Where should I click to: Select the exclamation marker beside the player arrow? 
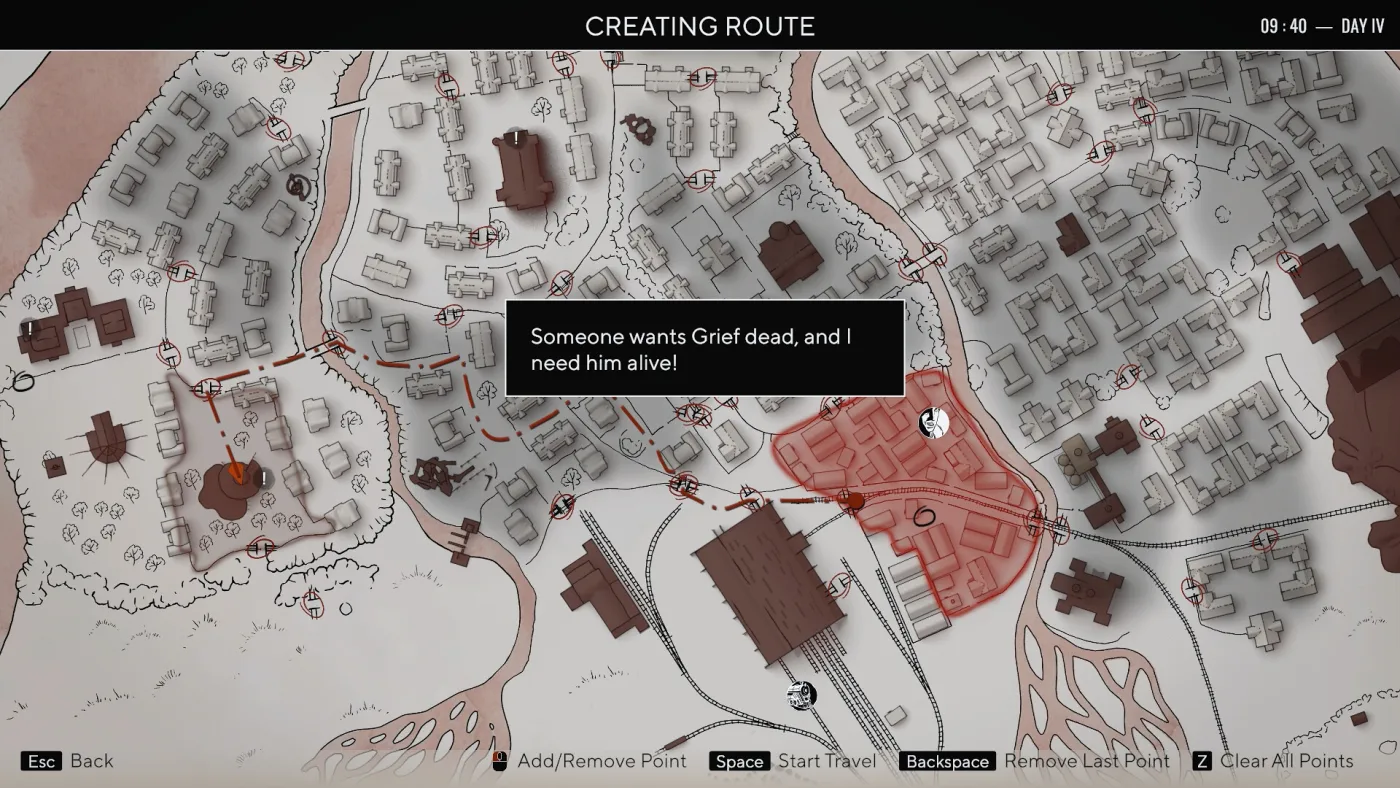tap(263, 478)
